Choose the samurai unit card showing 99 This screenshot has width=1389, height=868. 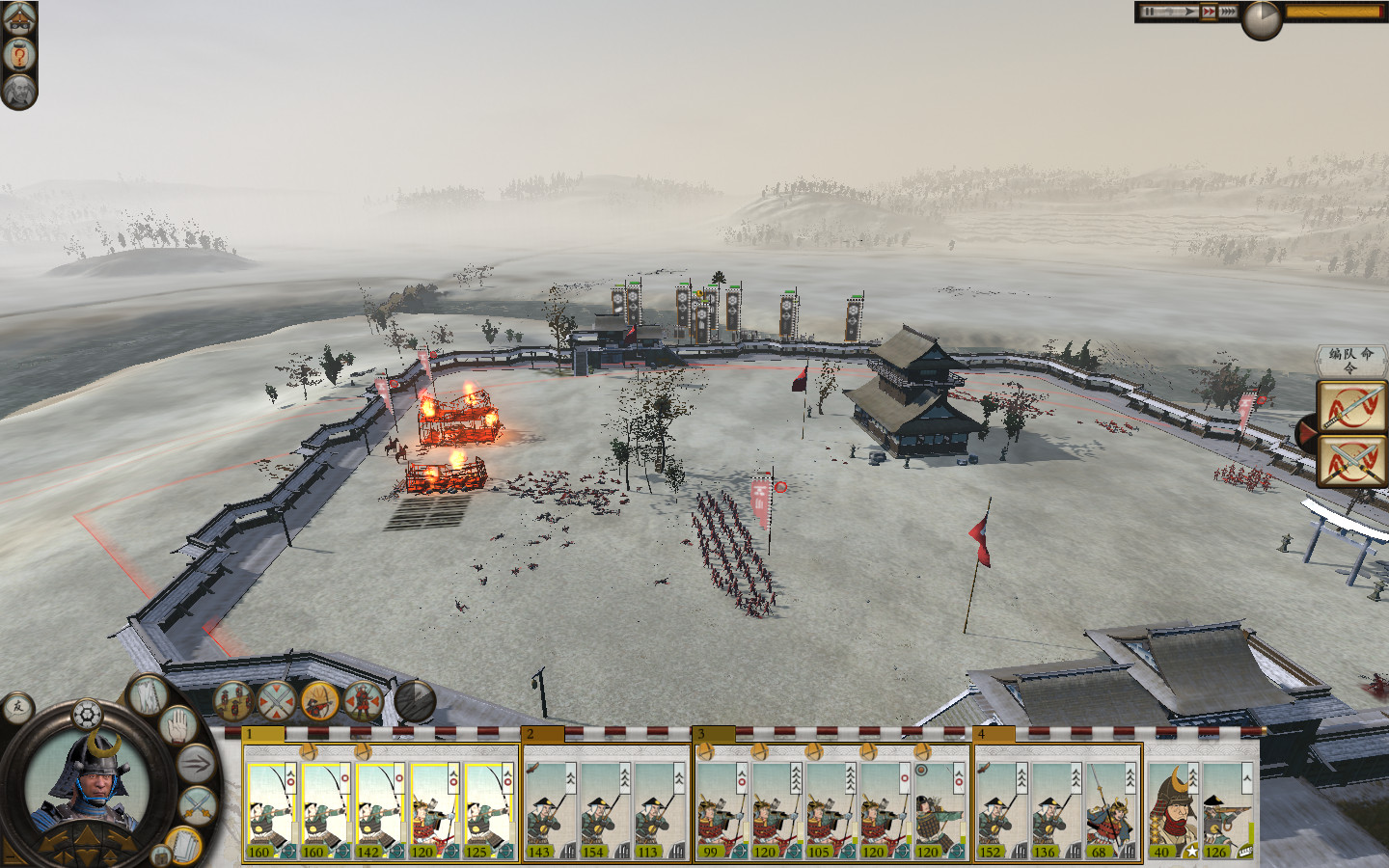pyautogui.click(x=722, y=810)
